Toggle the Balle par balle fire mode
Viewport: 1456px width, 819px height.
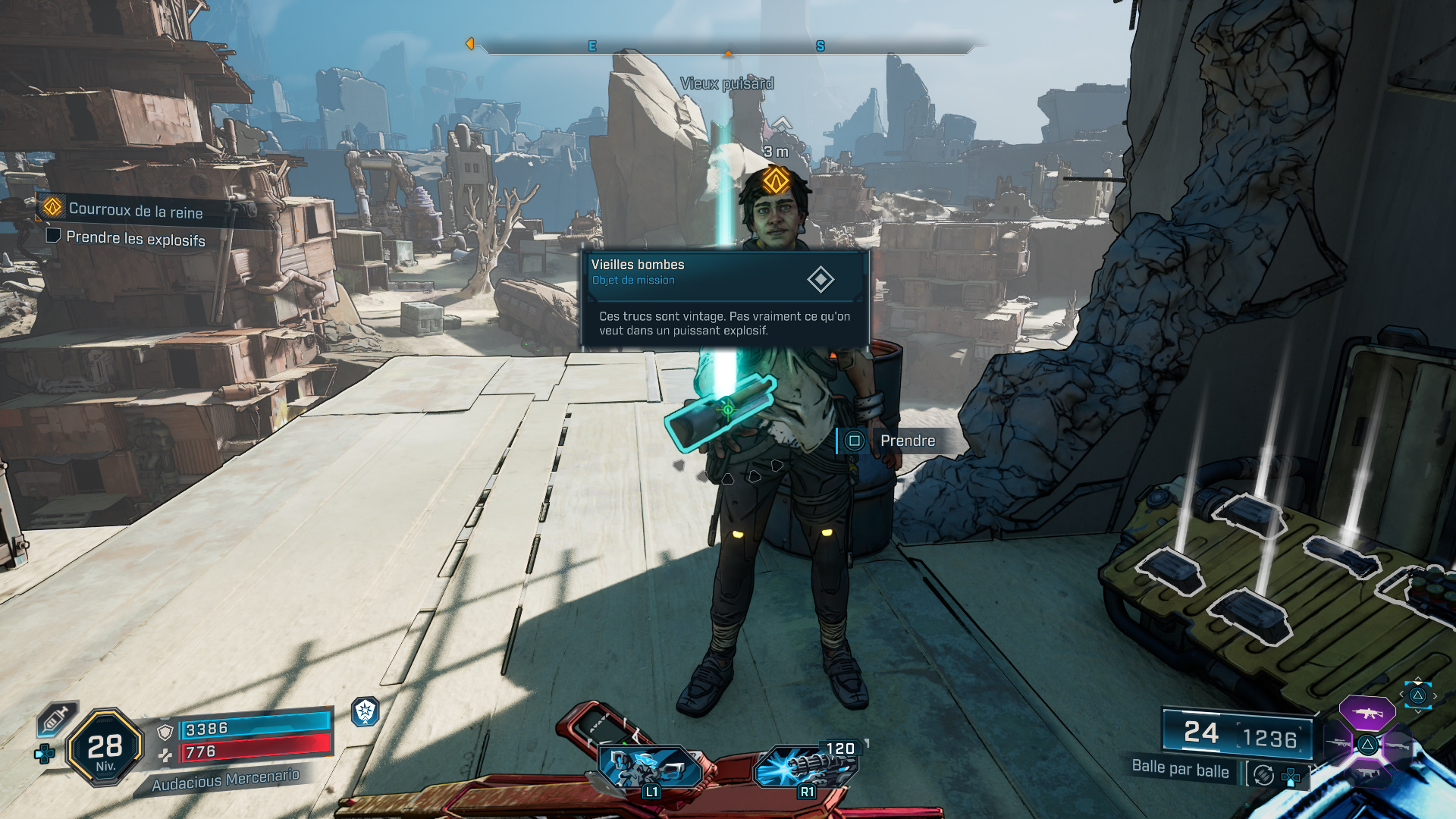(1180, 769)
